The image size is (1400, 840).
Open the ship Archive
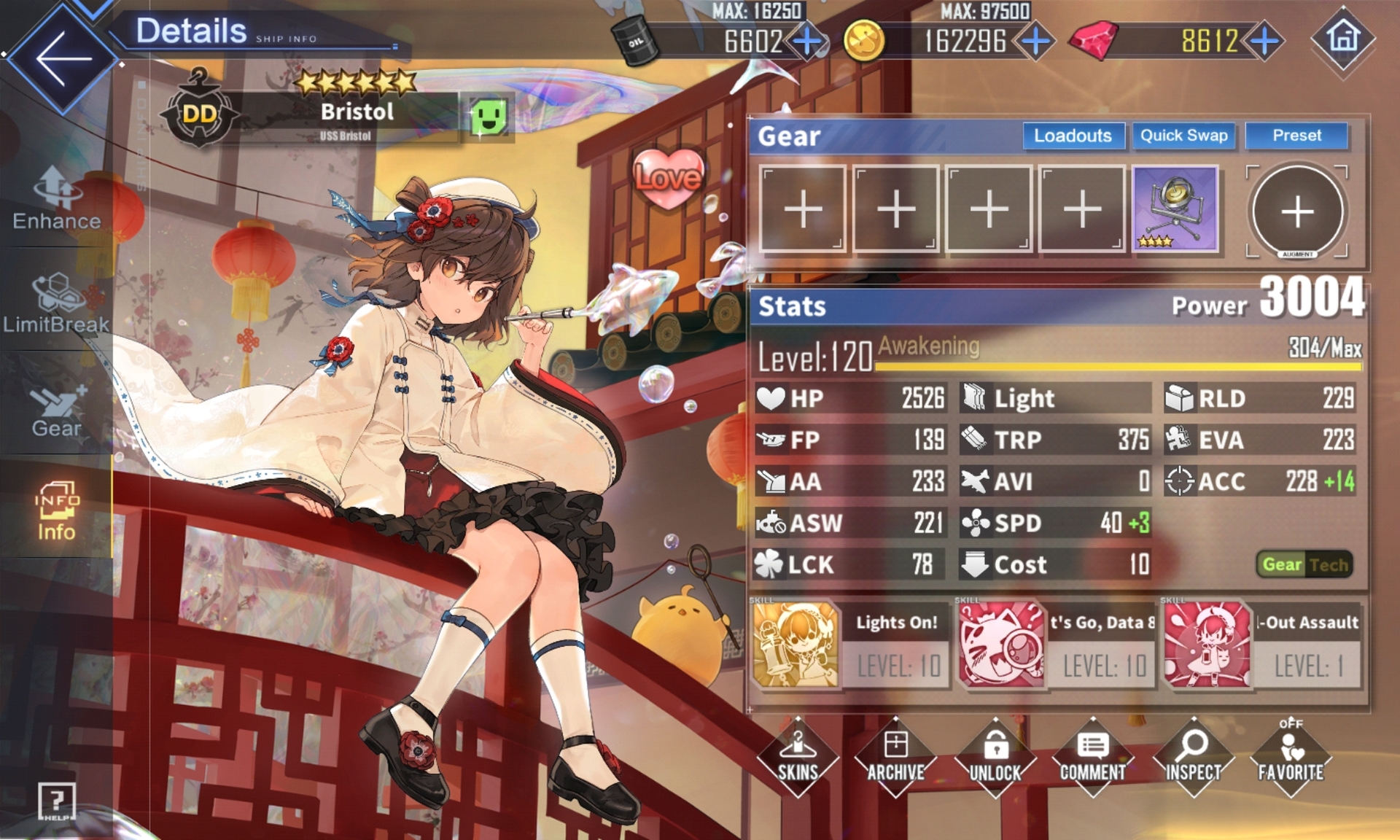point(895,757)
